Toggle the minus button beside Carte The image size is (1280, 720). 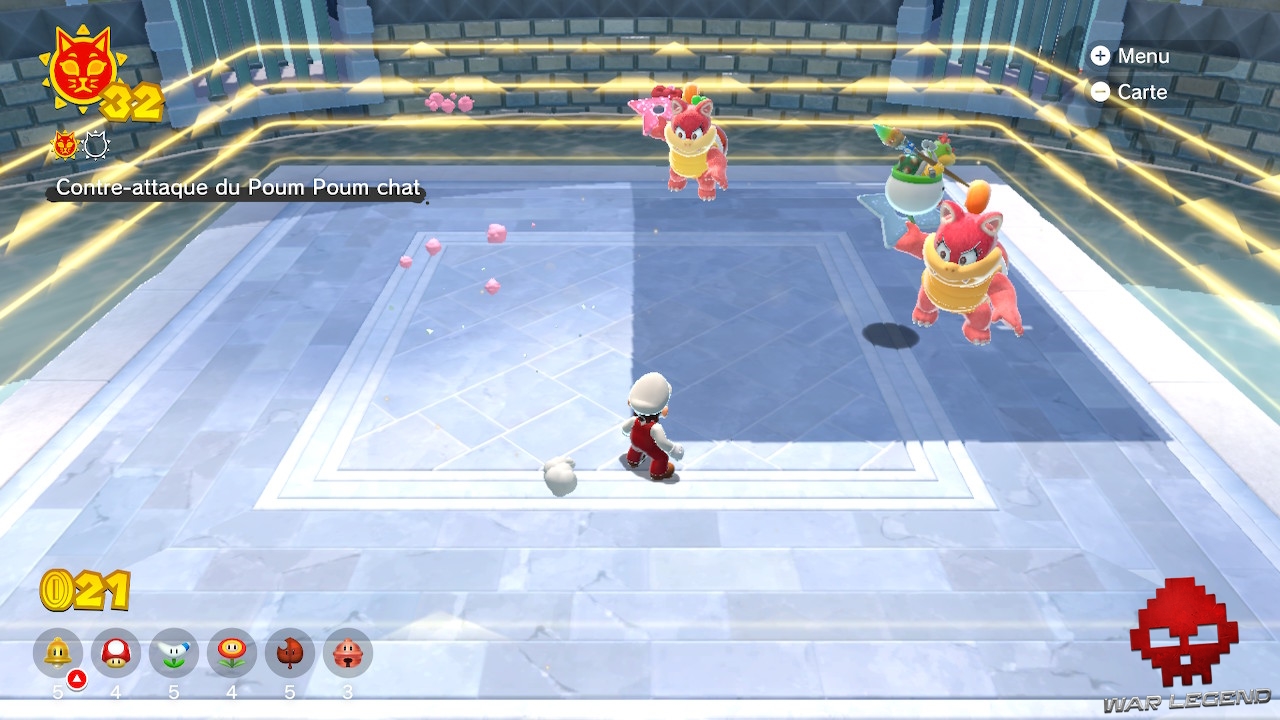(1101, 92)
